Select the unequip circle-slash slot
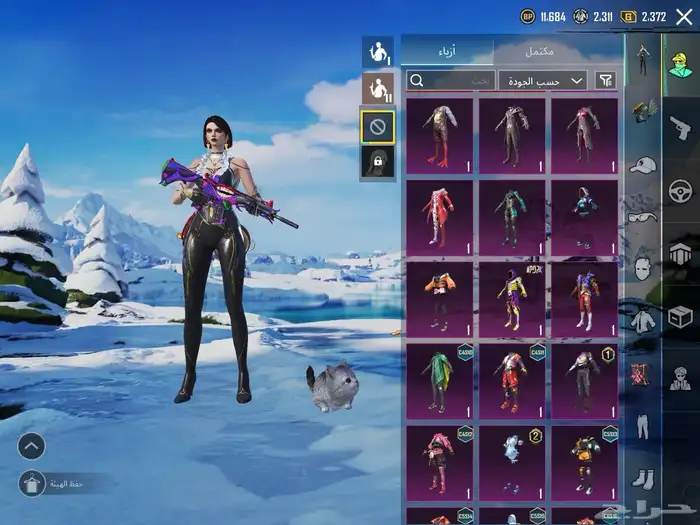Viewport: 700px width, 525px height. click(377, 126)
